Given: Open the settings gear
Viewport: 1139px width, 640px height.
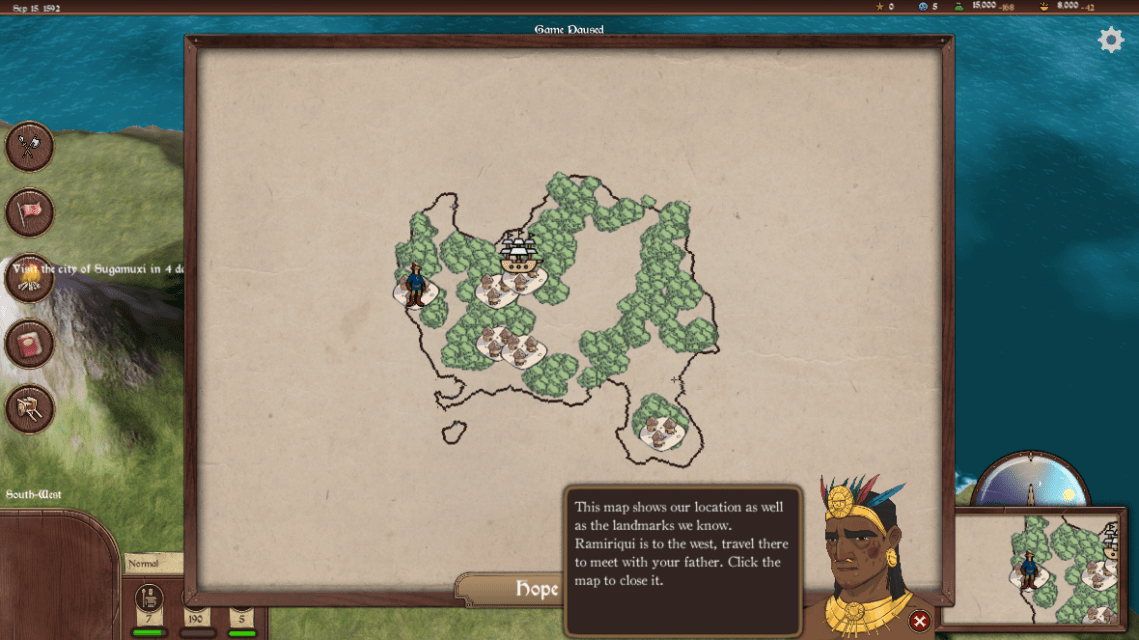Looking at the screenshot, I should [1111, 40].
